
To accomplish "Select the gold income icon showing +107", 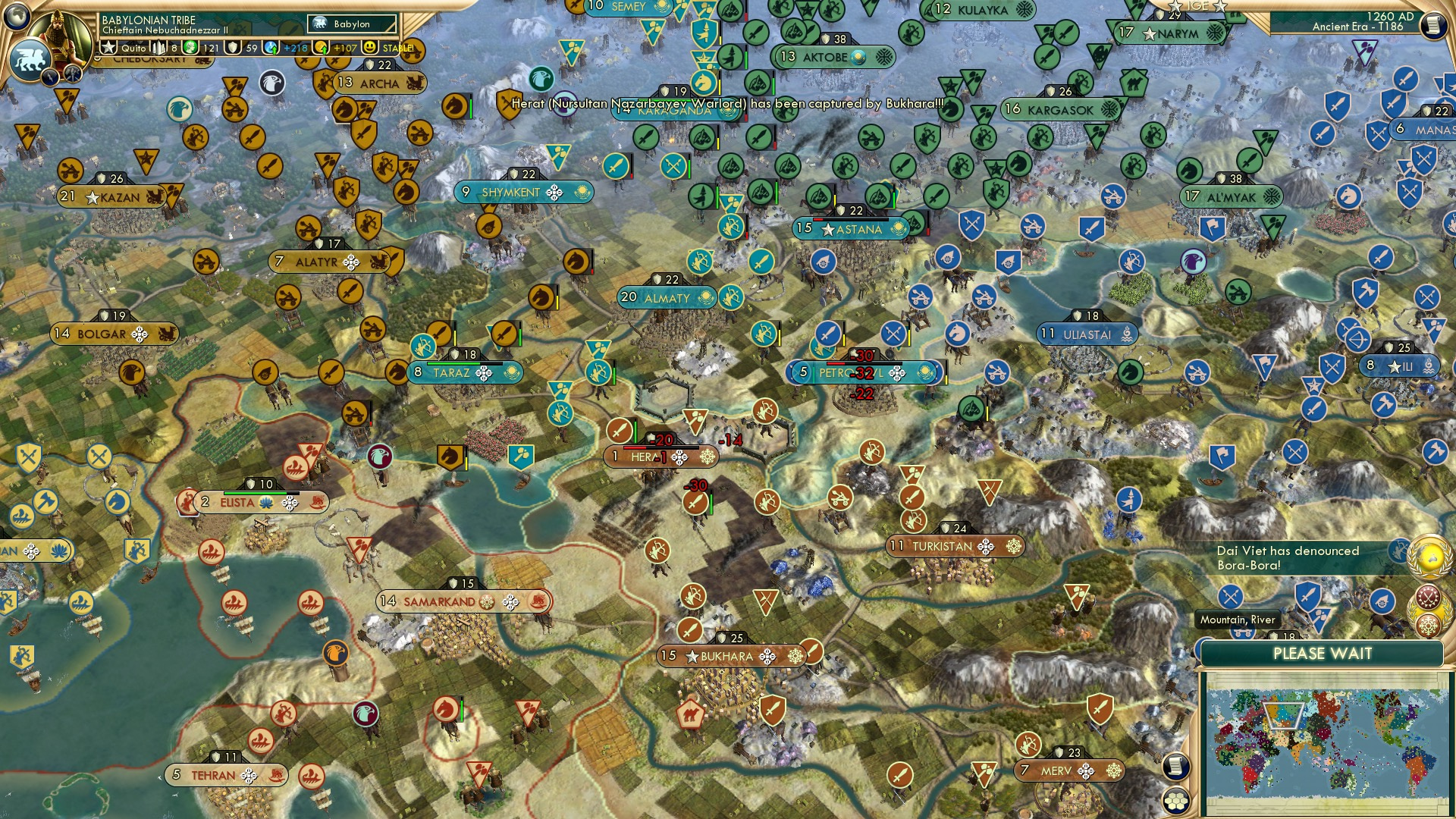I will coord(321,47).
